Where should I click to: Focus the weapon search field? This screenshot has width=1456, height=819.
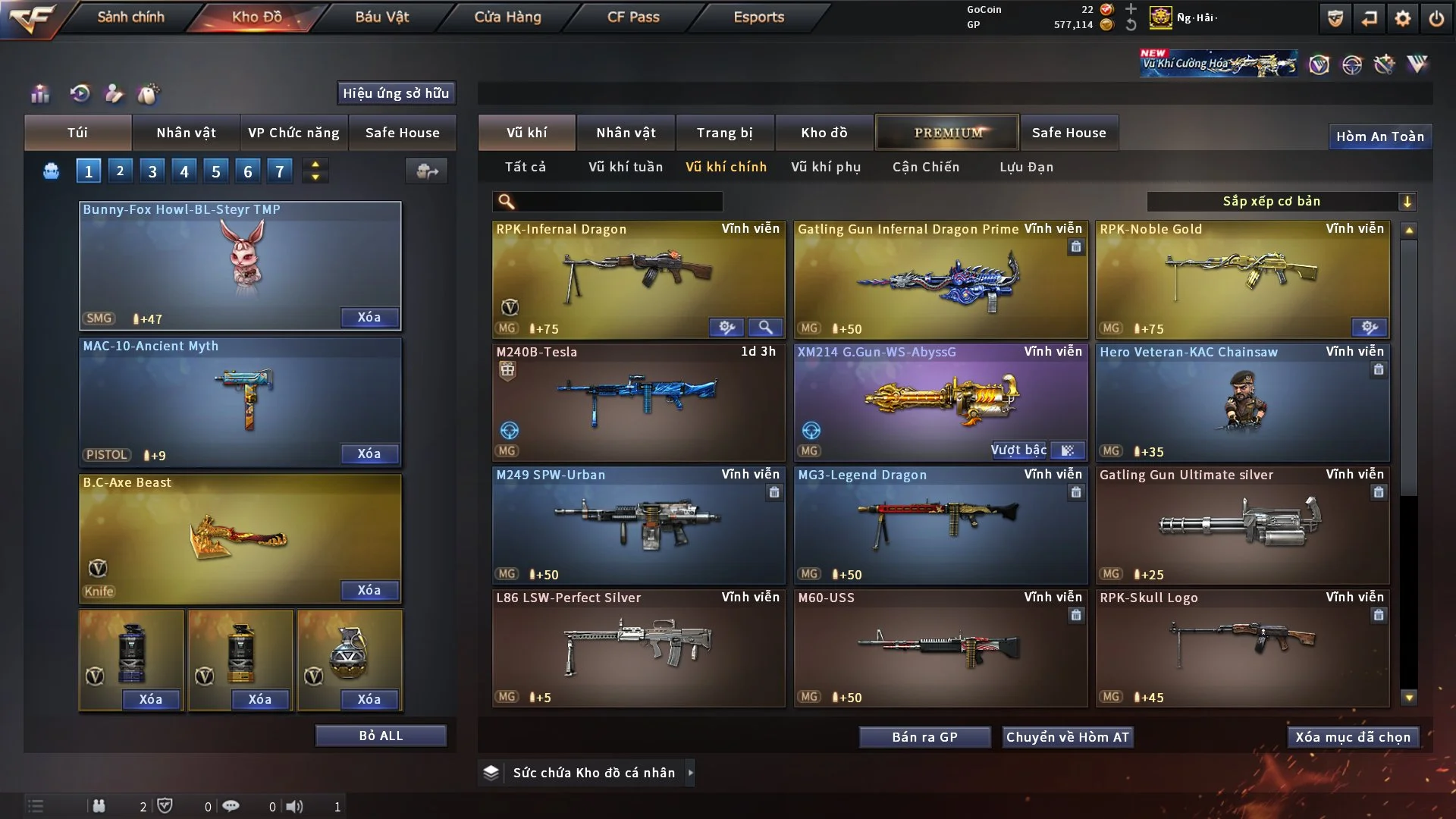click(618, 201)
